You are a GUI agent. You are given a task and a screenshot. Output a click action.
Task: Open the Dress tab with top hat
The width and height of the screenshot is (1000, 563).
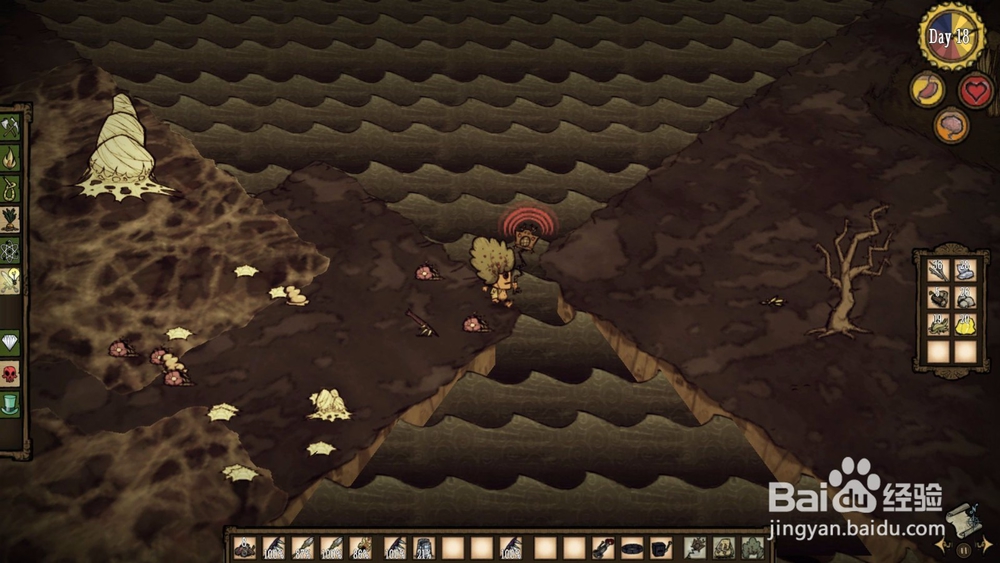(x=10, y=403)
